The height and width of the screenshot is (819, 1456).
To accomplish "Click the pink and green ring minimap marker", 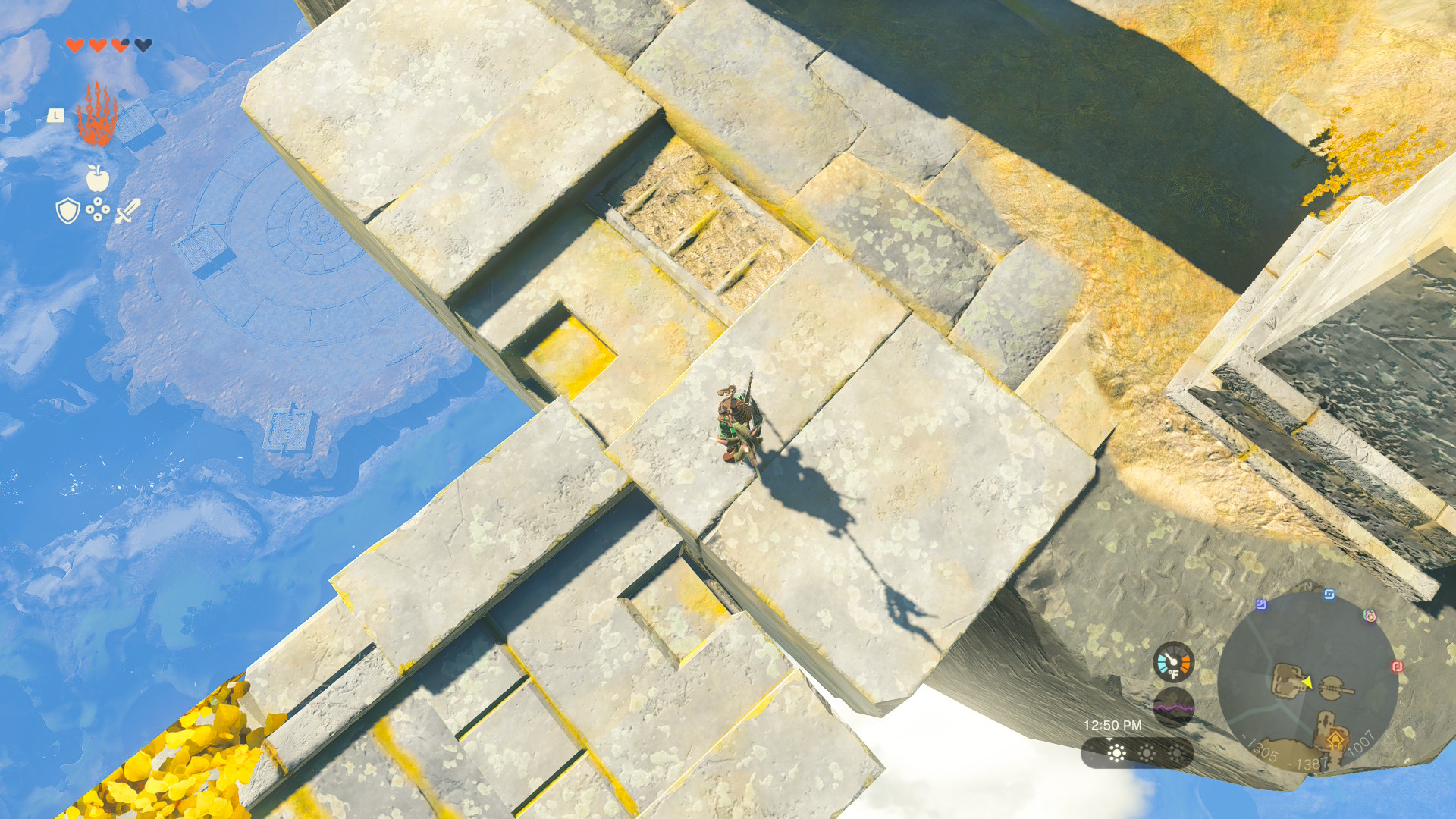I will tap(1370, 616).
